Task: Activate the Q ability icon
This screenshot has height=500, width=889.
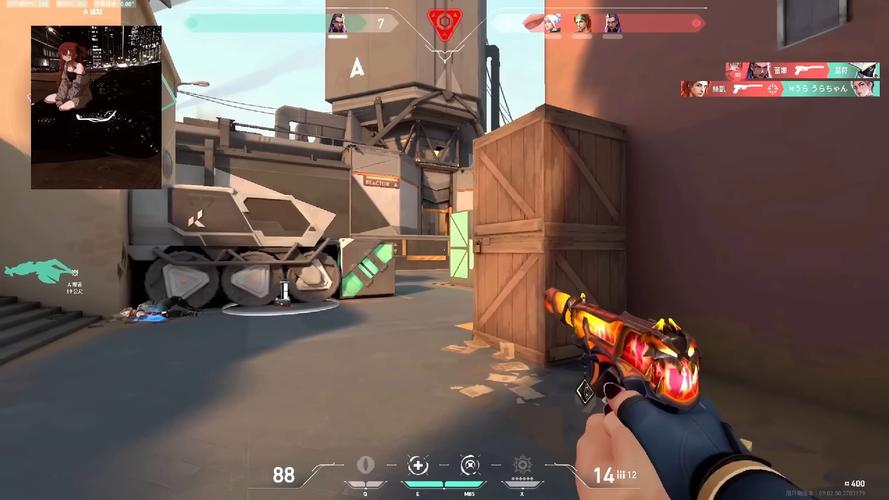Action: tap(365, 466)
